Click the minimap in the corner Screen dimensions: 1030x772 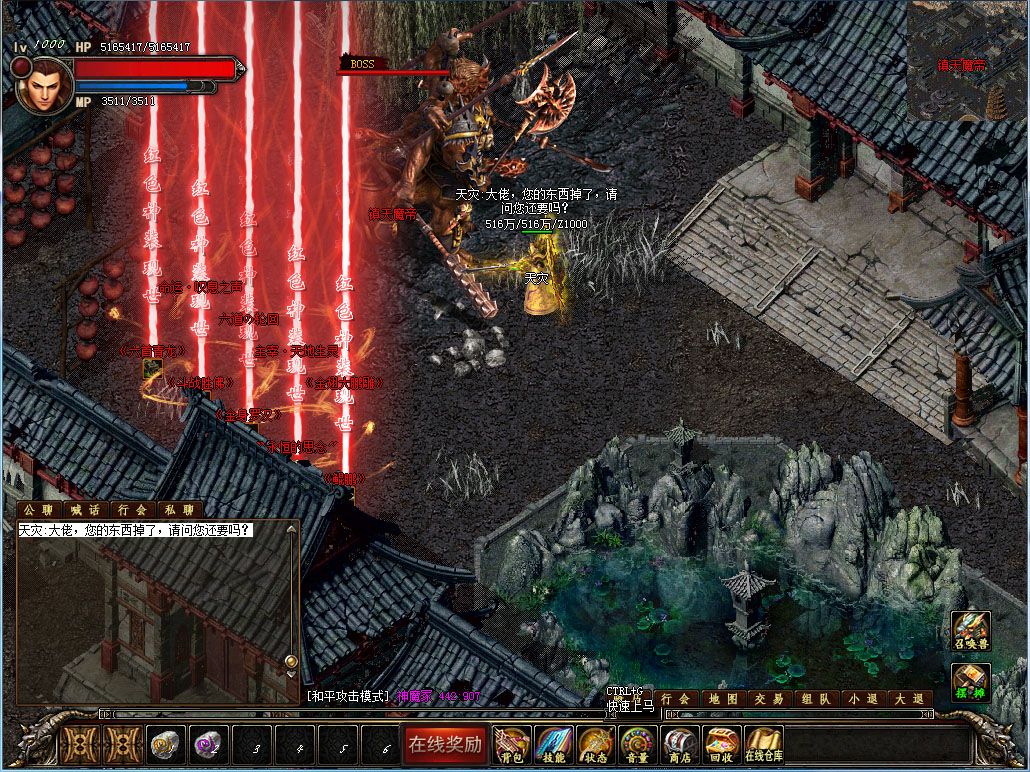(x=966, y=60)
